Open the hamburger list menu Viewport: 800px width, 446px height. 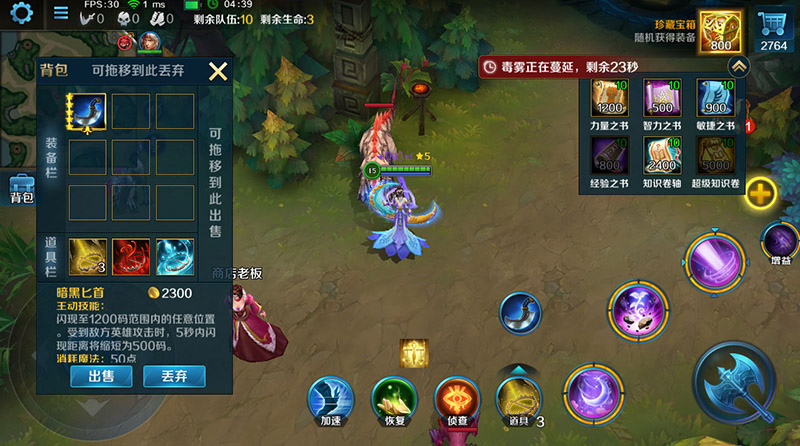pyautogui.click(x=61, y=13)
